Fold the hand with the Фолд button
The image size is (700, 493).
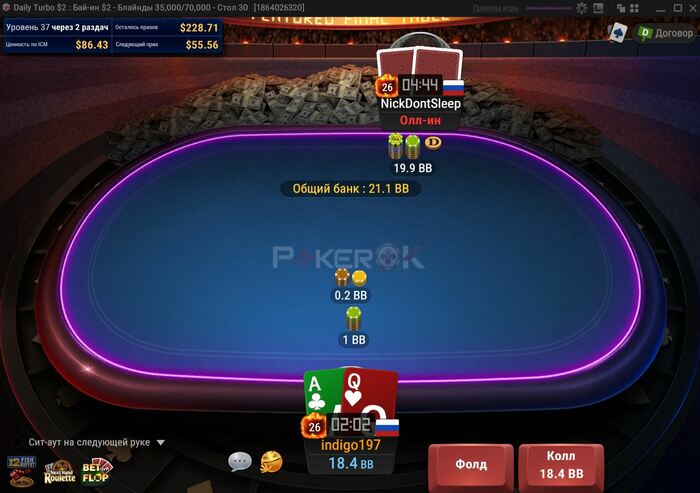(471, 465)
